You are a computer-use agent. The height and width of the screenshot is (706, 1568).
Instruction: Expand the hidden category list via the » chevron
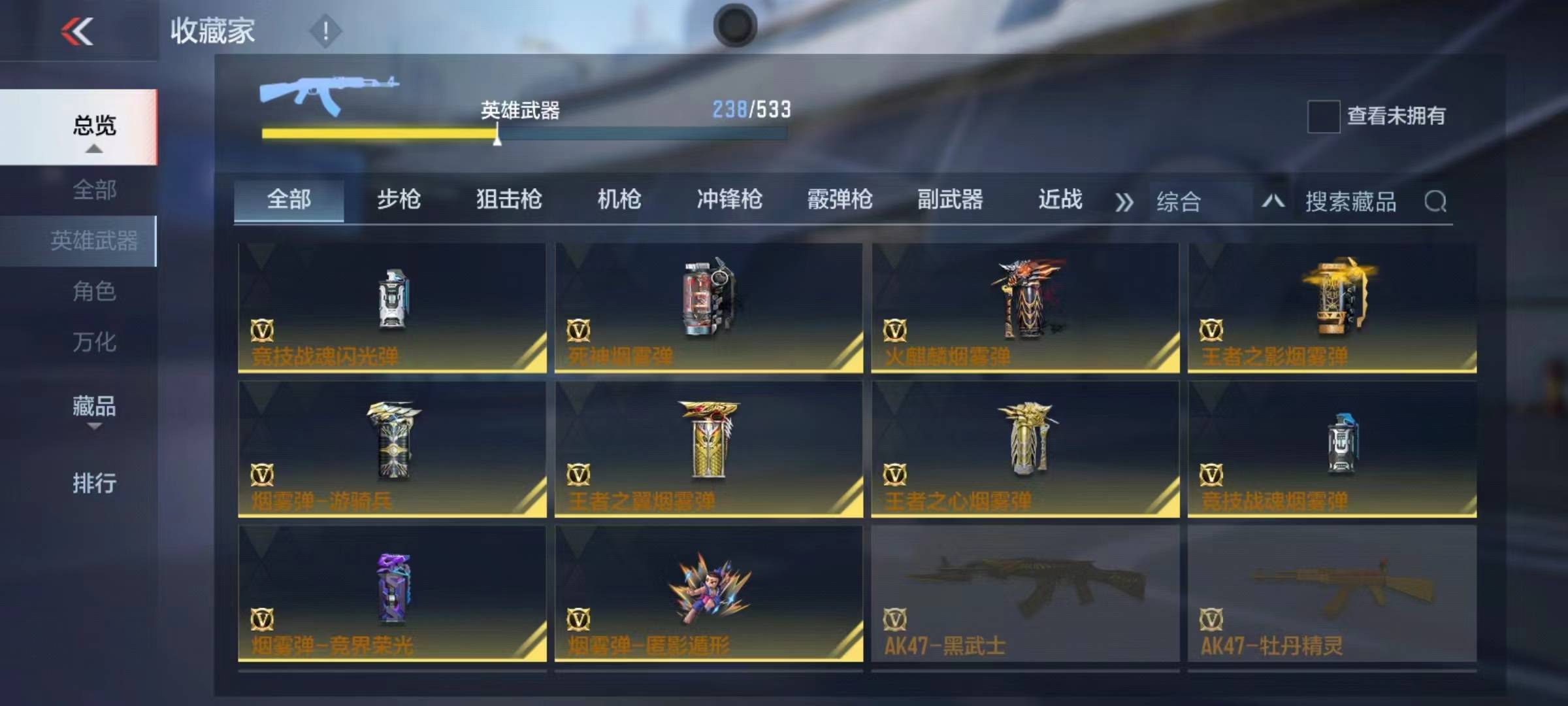[1125, 201]
